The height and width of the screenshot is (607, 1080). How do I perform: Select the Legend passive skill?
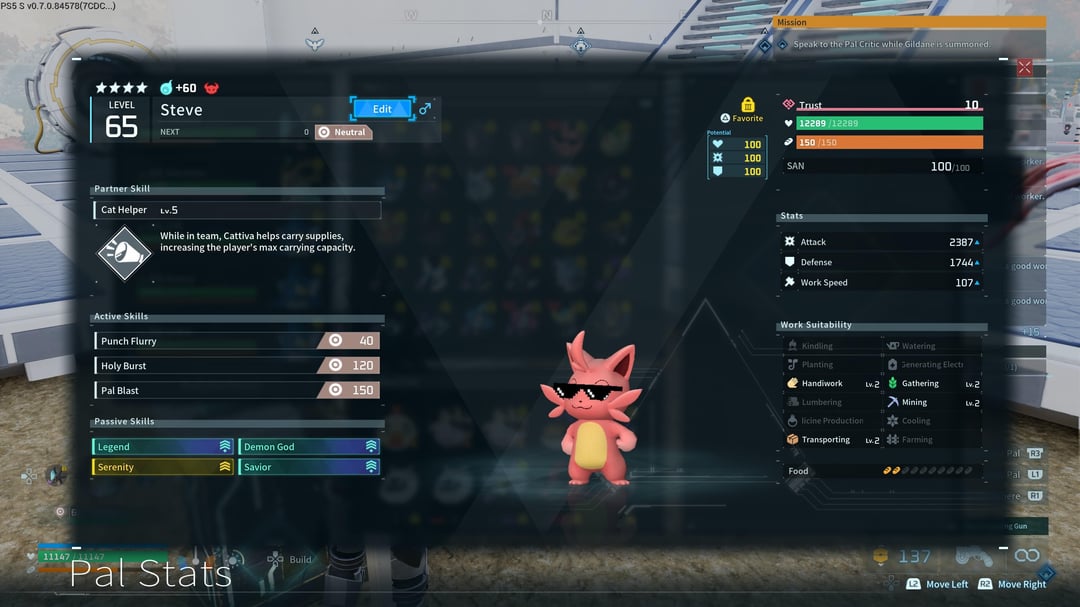pos(163,447)
